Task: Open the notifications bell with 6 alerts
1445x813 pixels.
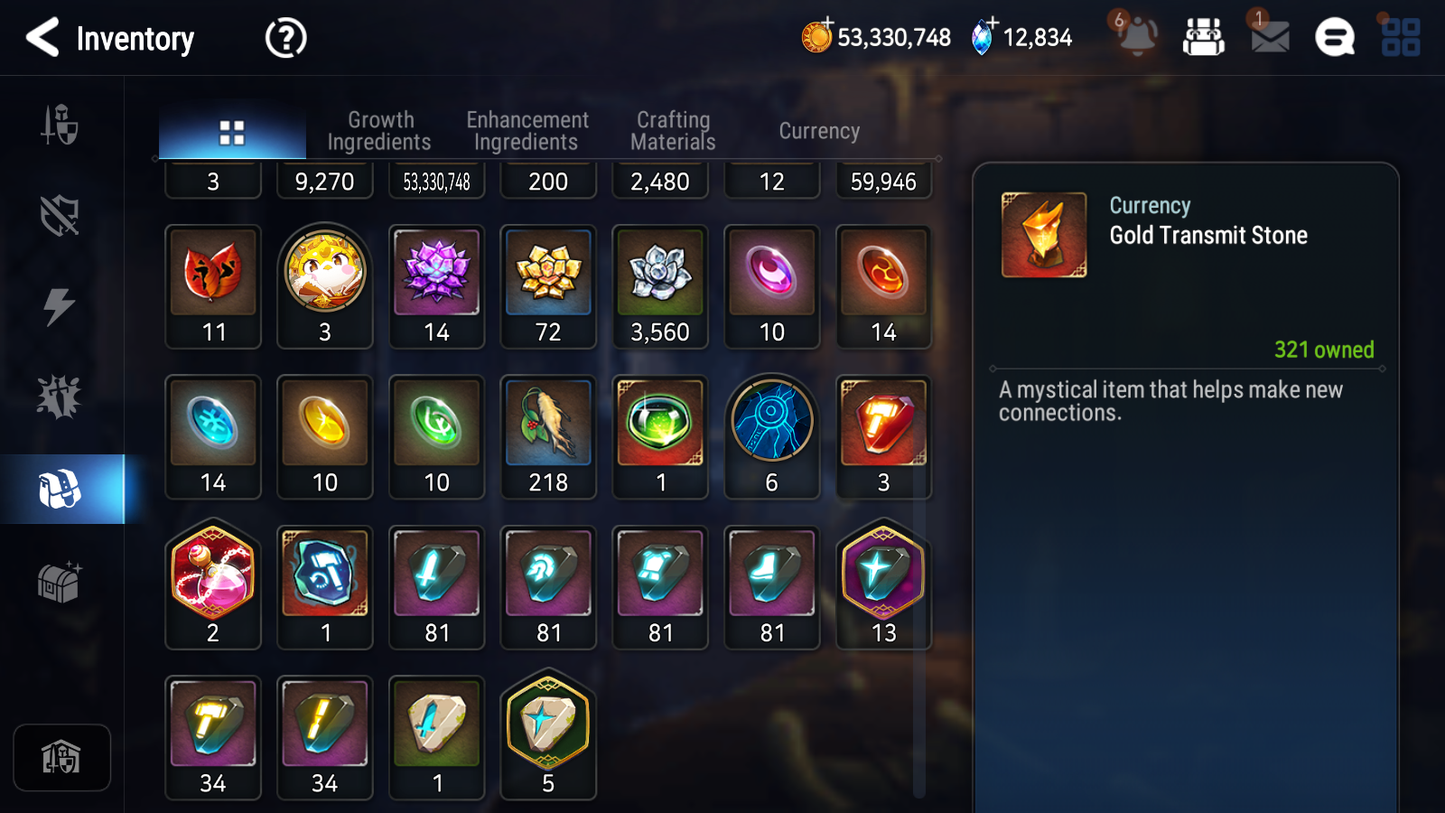Action: click(x=1136, y=37)
